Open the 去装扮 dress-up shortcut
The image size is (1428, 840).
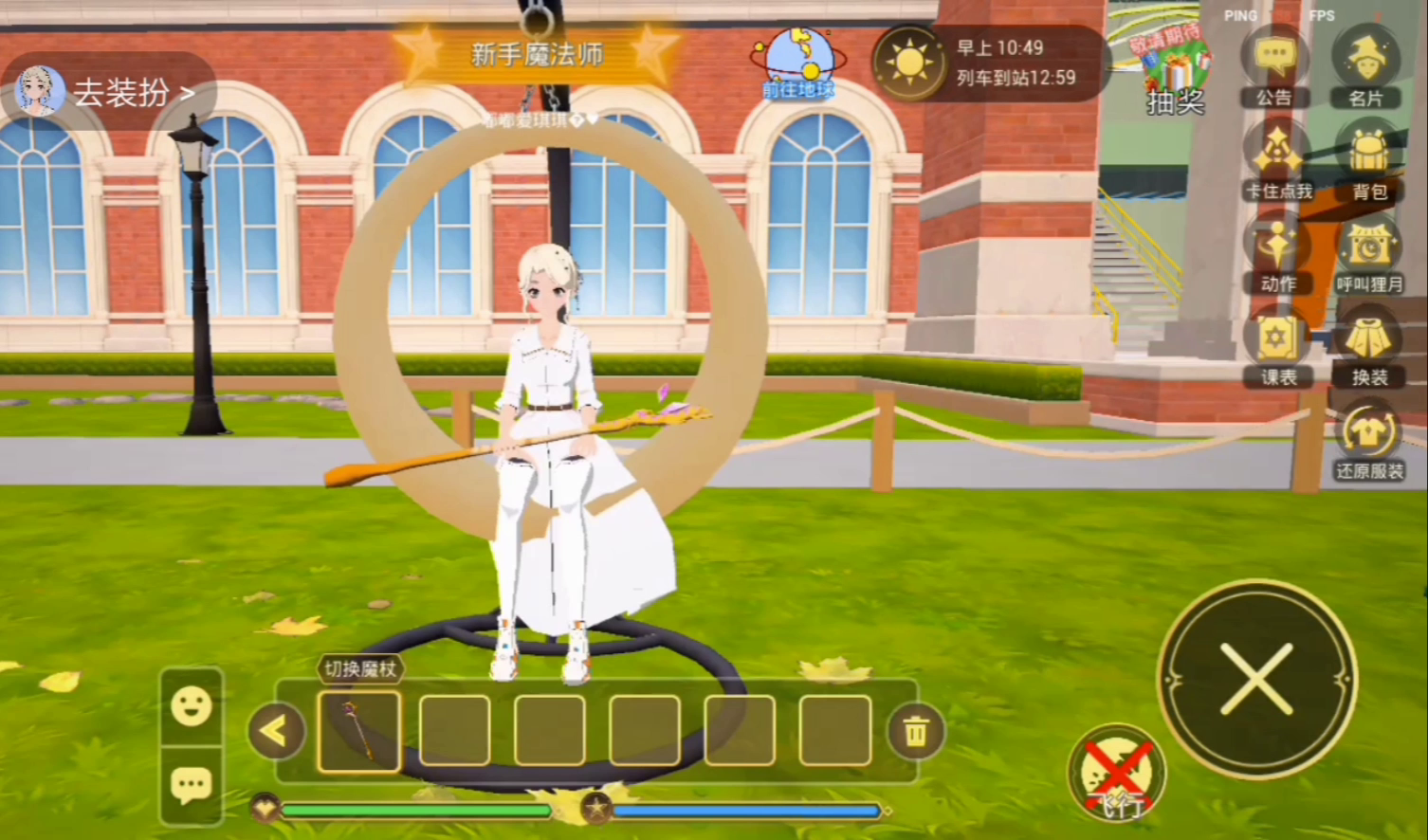pos(109,93)
